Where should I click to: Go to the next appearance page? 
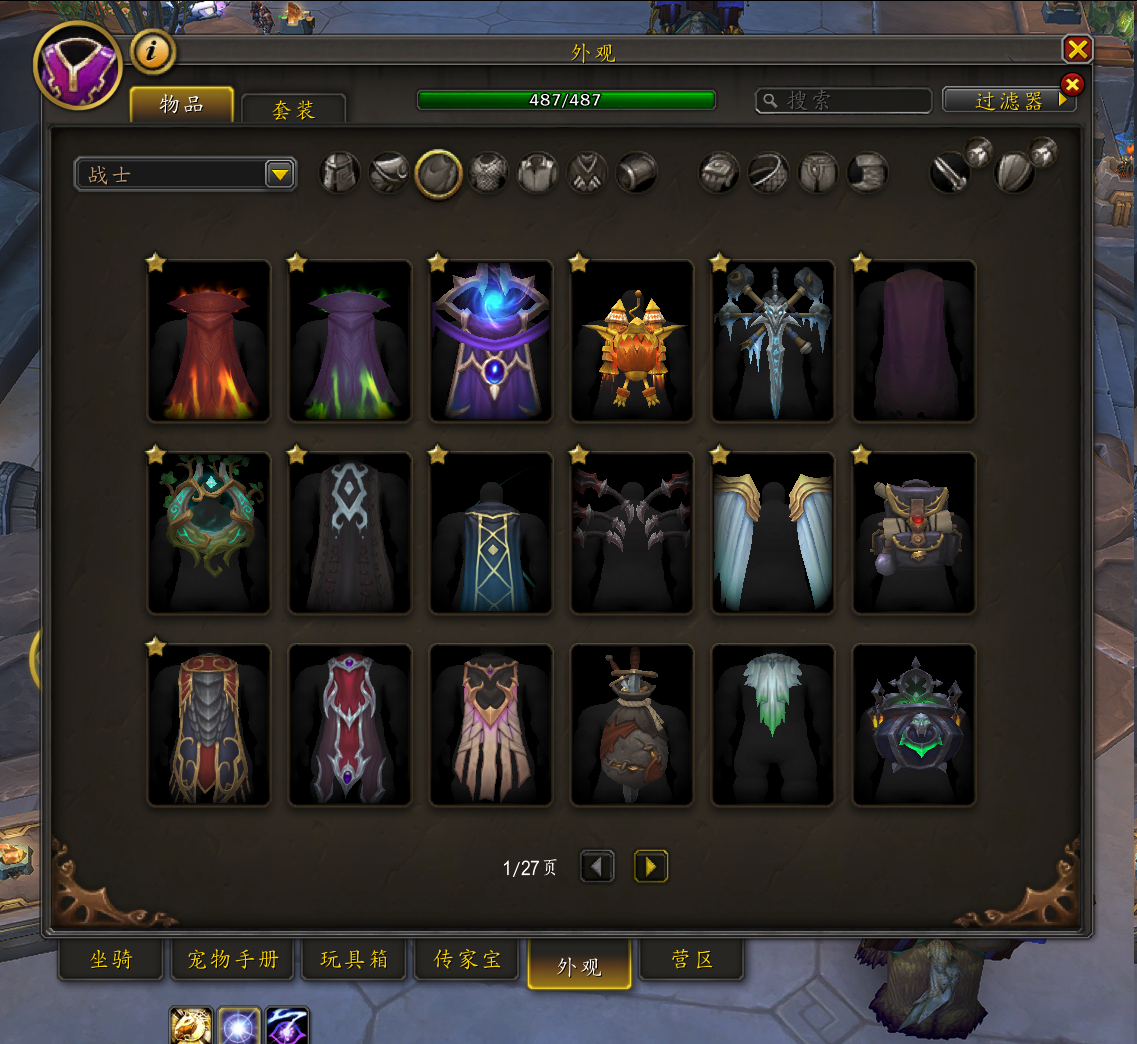(x=651, y=867)
